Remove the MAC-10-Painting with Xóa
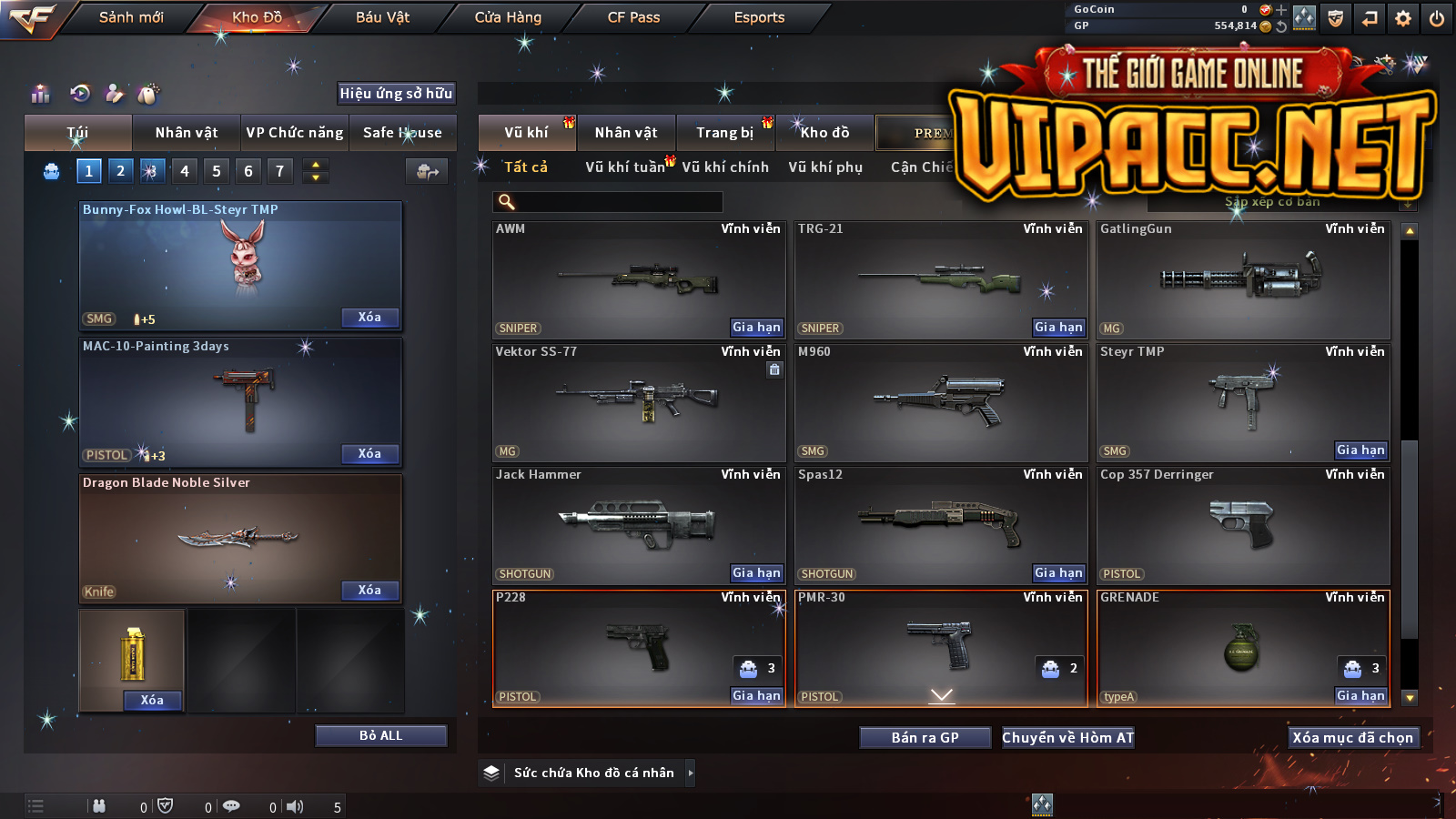The width and height of the screenshot is (1456, 819). tap(369, 453)
